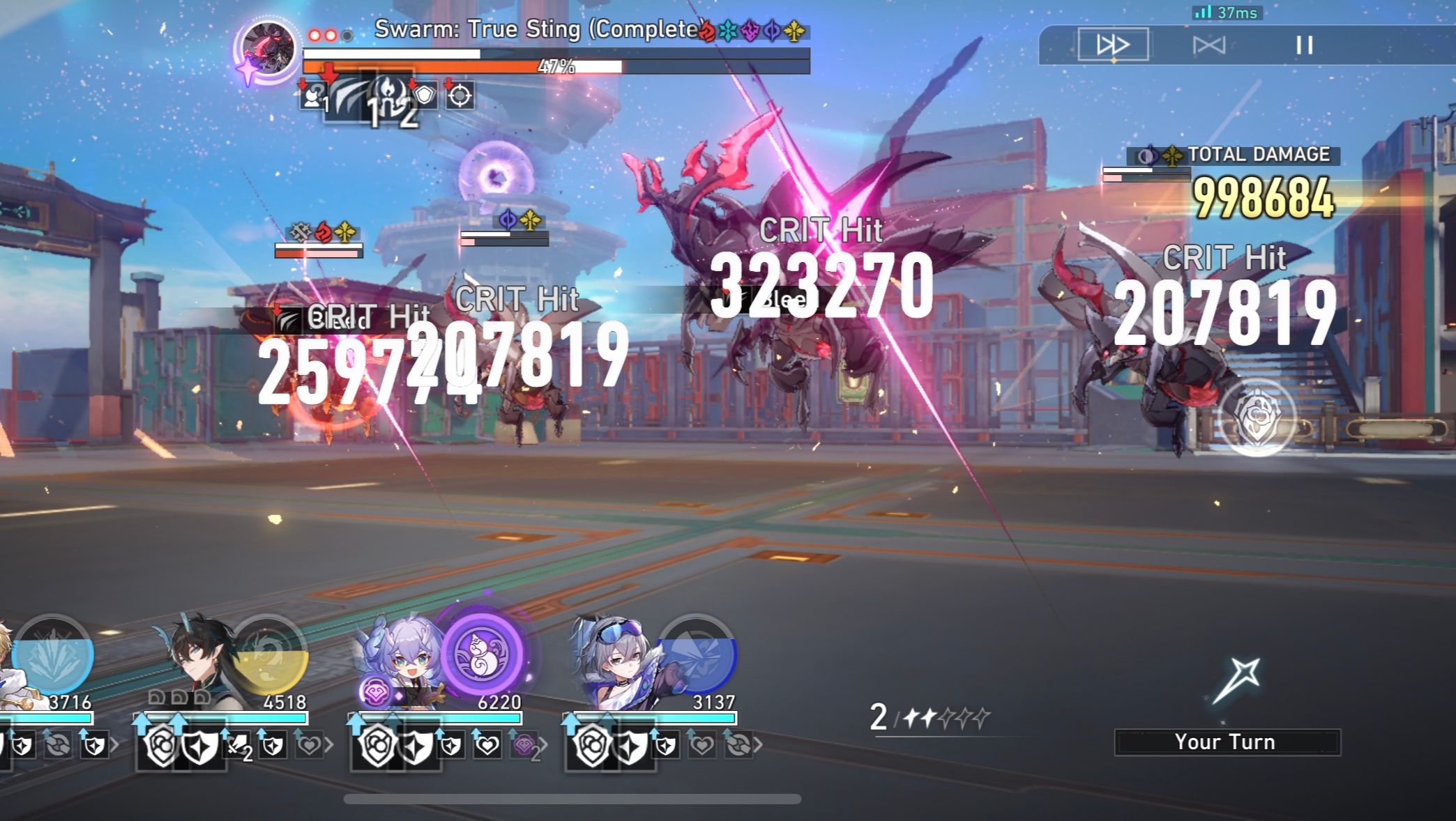This screenshot has width=1456, height=821.
Task: Expand the leftmost character's buff chevron
Action: (114, 746)
